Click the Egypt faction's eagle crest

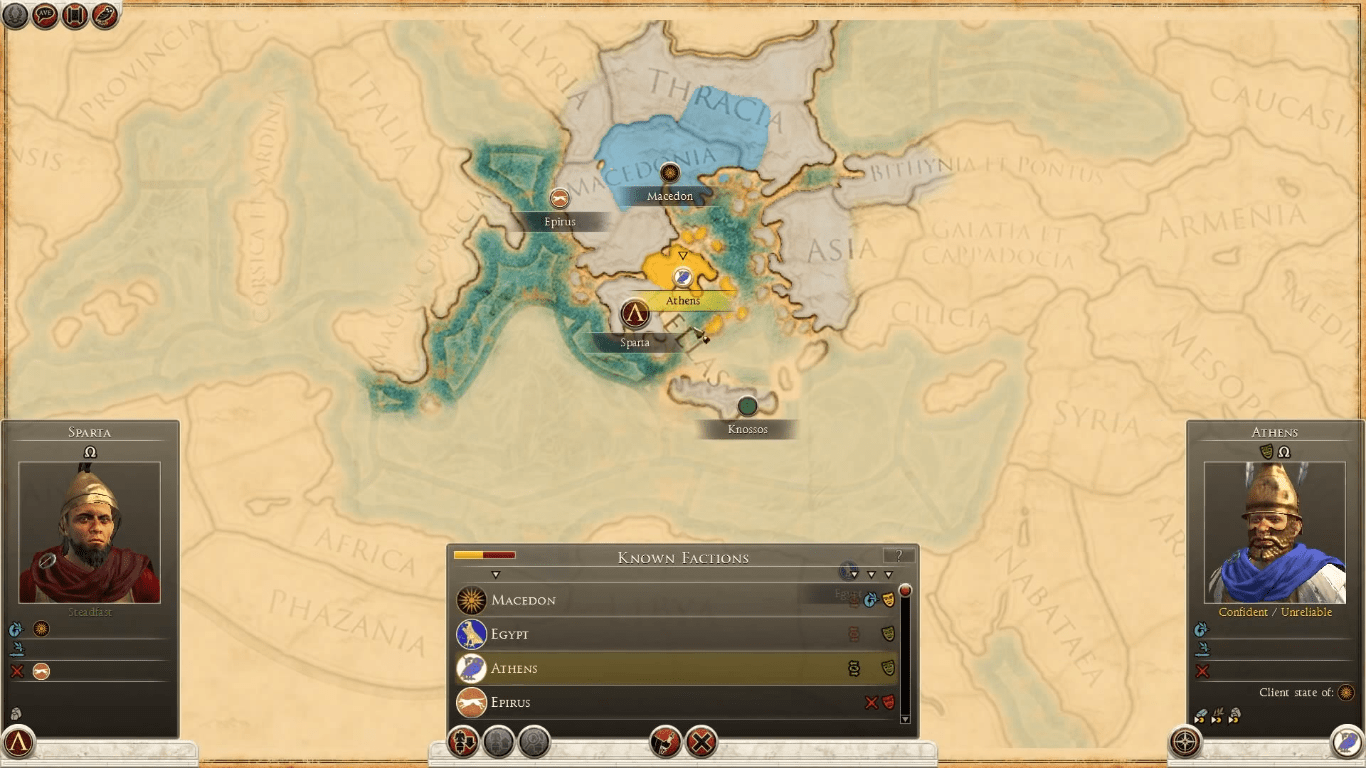[469, 634]
